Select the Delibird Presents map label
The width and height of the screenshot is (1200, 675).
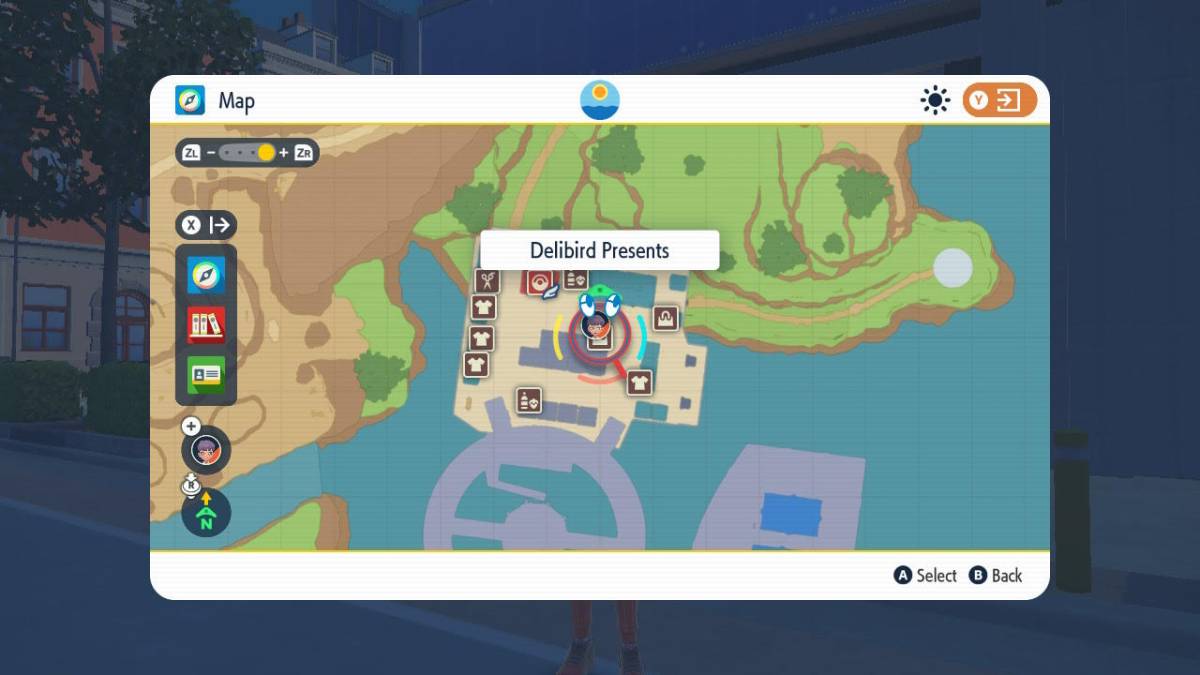[x=599, y=250]
